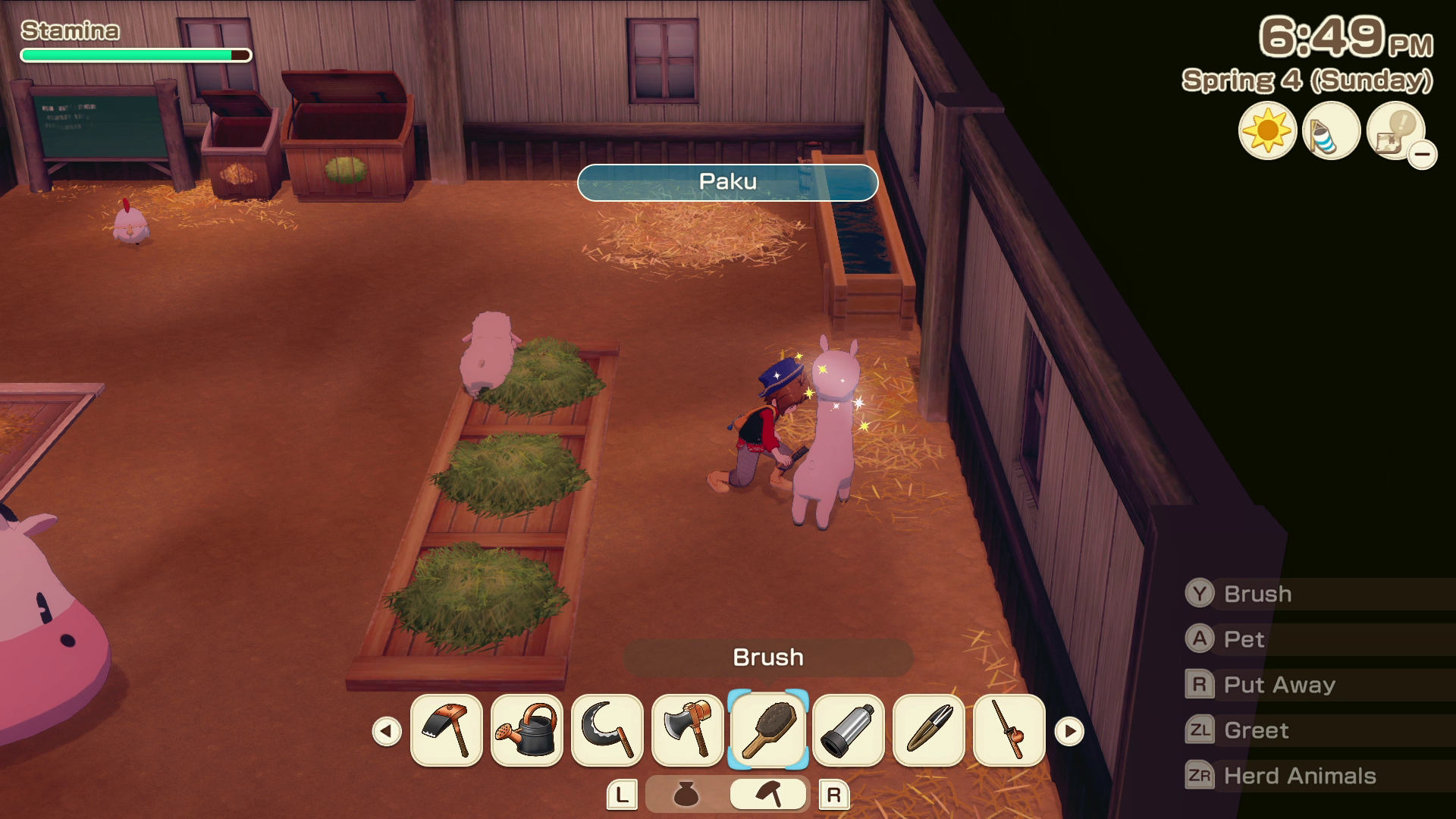Equip the watering can from the hotbar
This screenshot has height=819, width=1456.
(526, 731)
